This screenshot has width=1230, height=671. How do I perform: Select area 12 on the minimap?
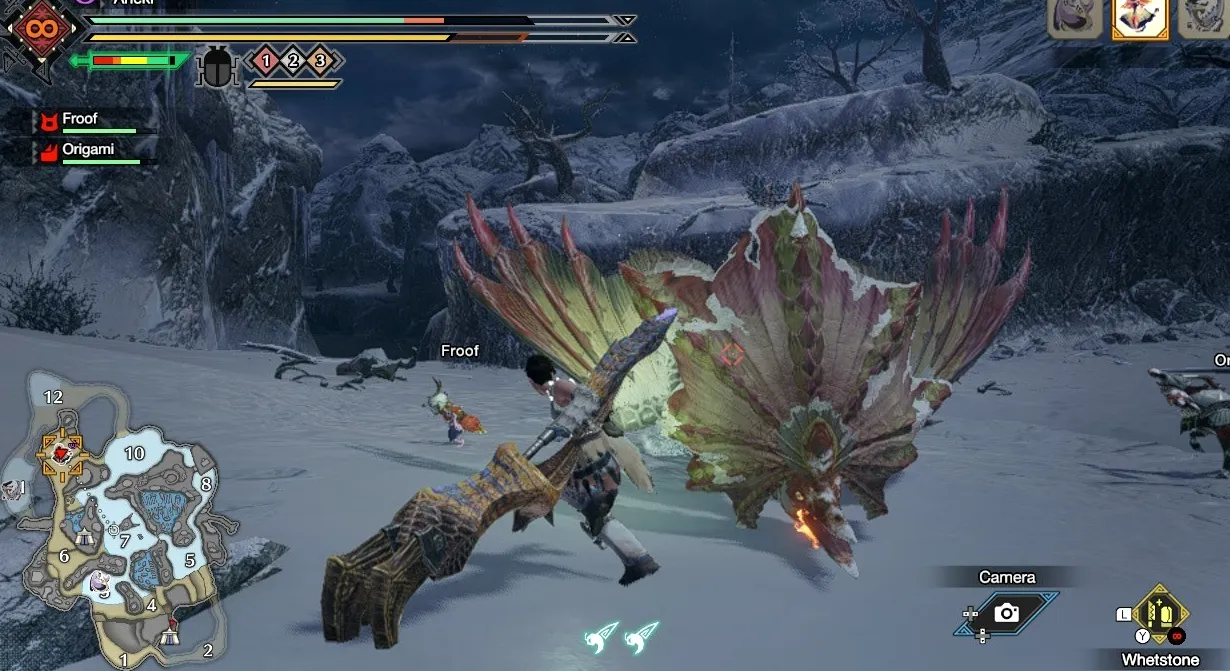(53, 397)
